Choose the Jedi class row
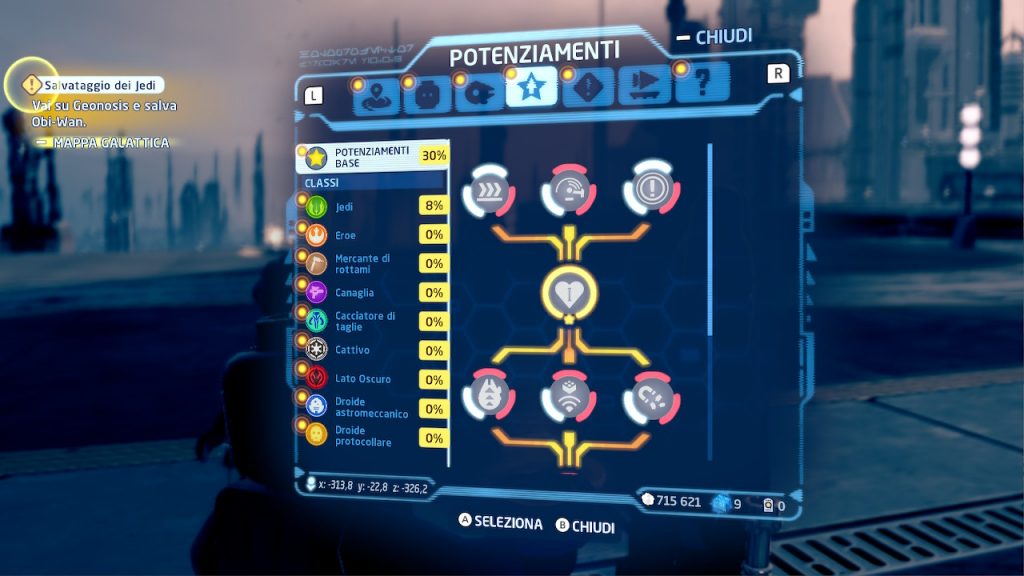This screenshot has height=576, width=1024. pos(371,206)
